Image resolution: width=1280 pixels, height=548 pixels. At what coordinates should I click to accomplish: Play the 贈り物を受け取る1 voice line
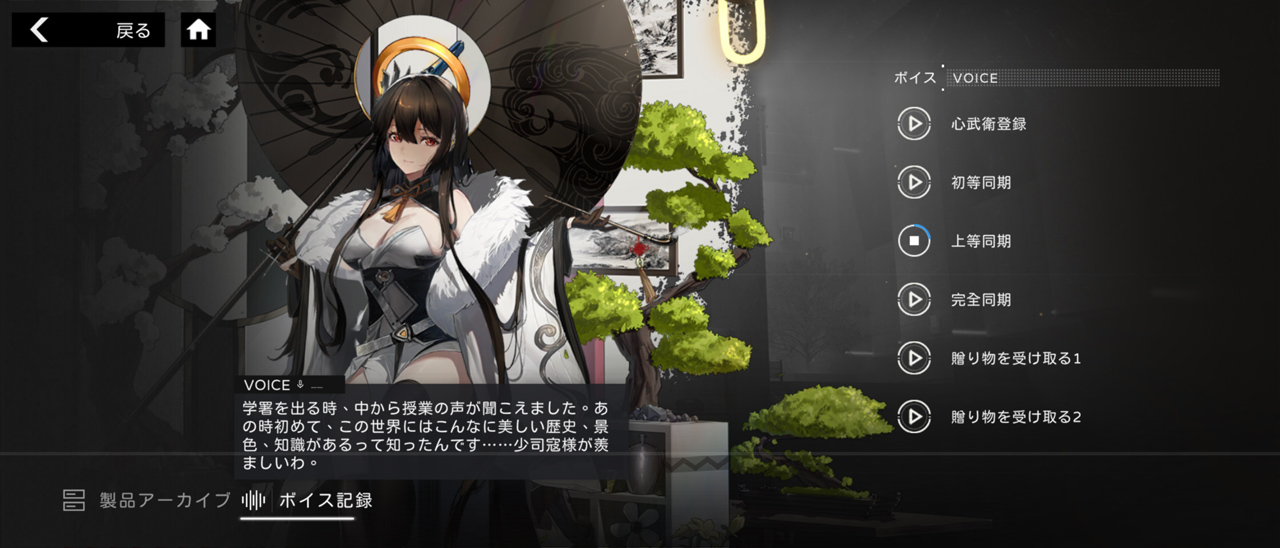[914, 358]
